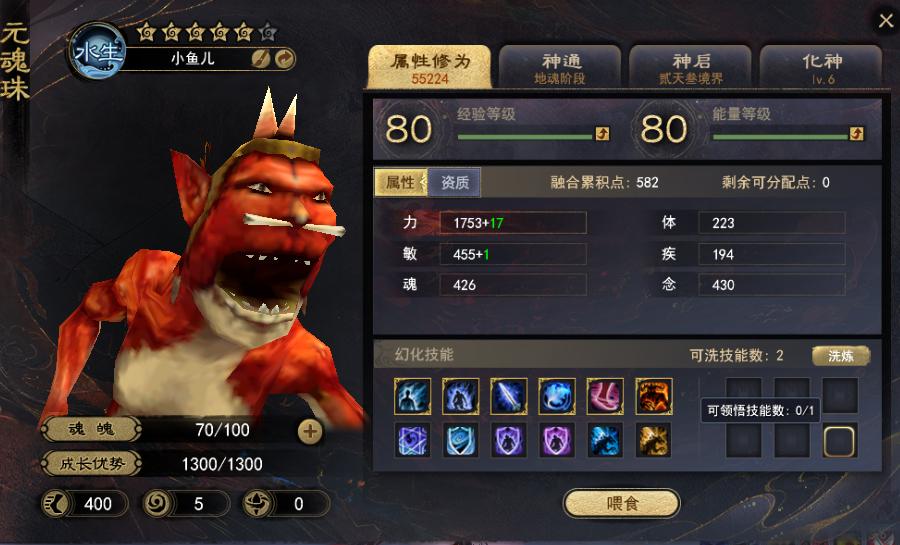Click the 喂食 feed button
This screenshot has width=900, height=545.
pos(621,503)
